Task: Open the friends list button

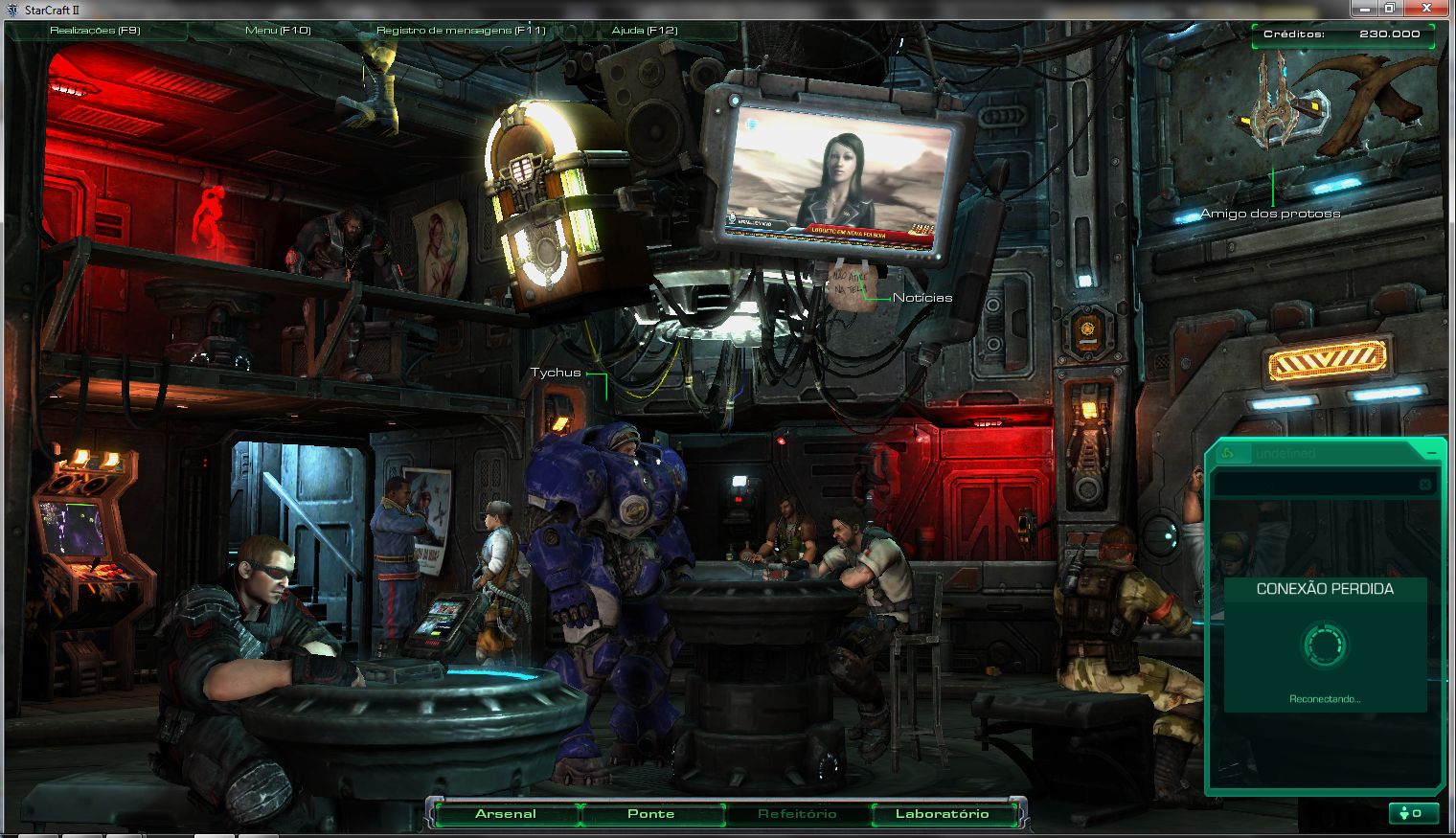Action: 1412,813
